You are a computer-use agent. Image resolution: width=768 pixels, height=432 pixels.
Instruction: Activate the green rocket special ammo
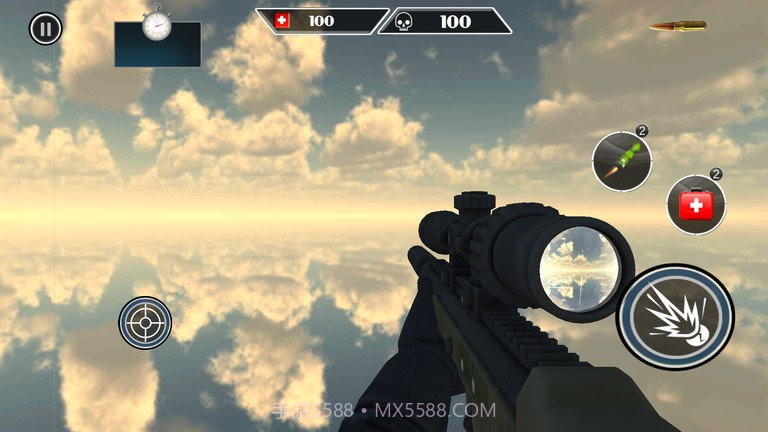622,162
